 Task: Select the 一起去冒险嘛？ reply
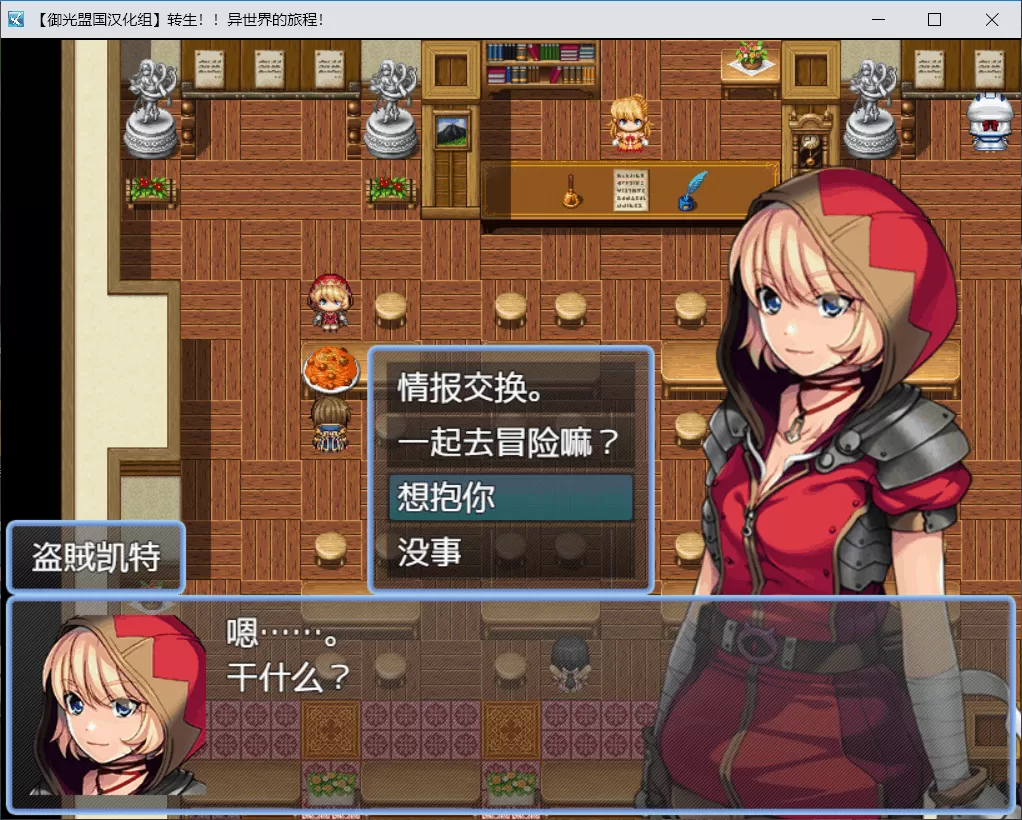tap(510, 442)
